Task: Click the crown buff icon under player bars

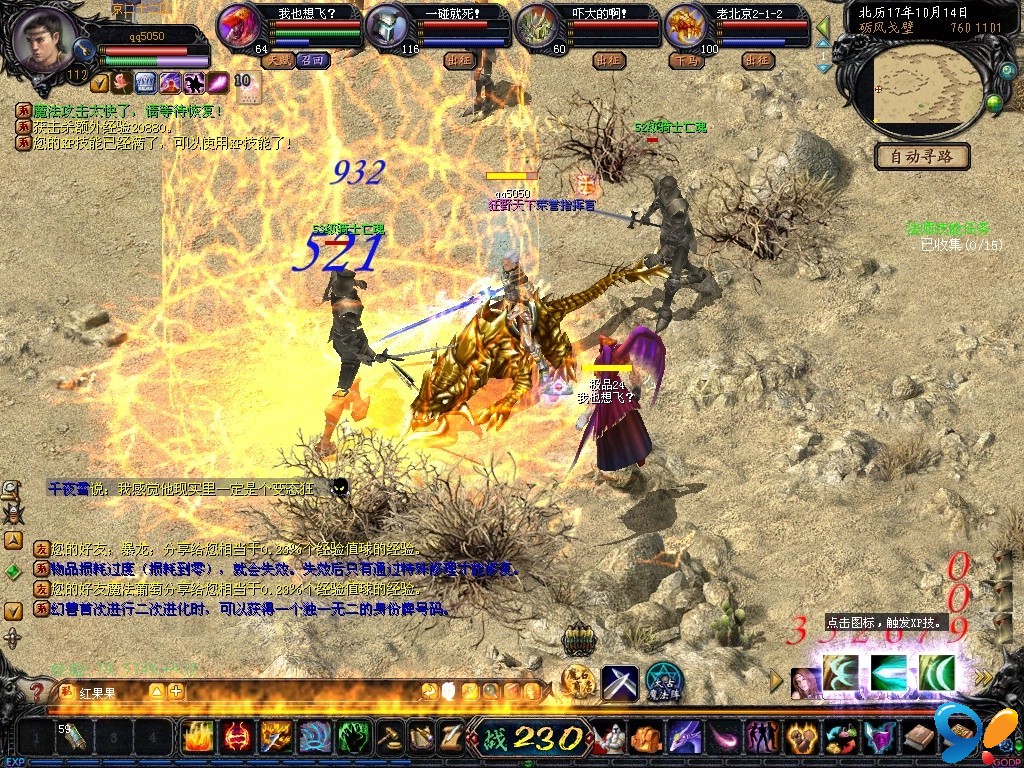Action: (x=145, y=83)
